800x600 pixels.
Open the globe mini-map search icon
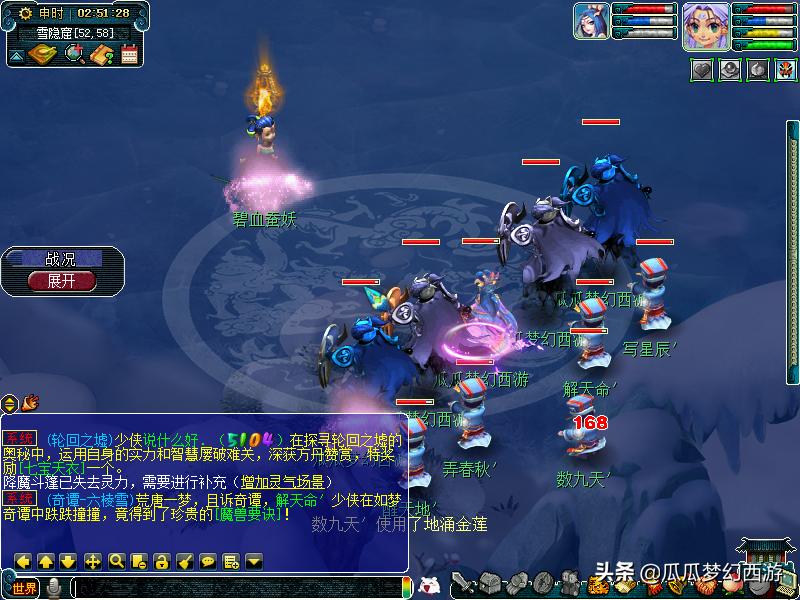coord(75,54)
